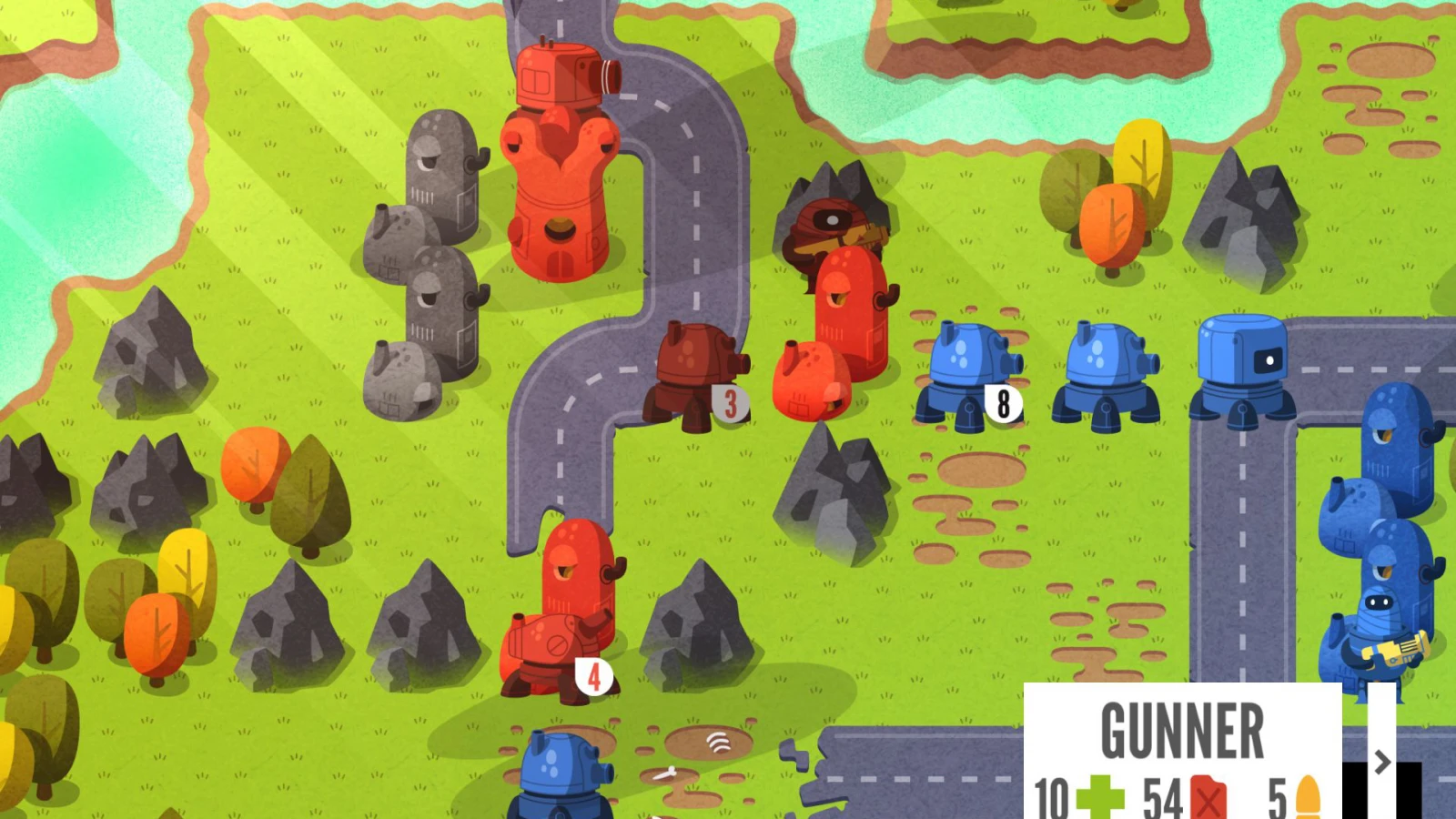Expand the Gunner info panel arrow
This screenshot has height=819, width=1456.
pyautogui.click(x=1381, y=761)
